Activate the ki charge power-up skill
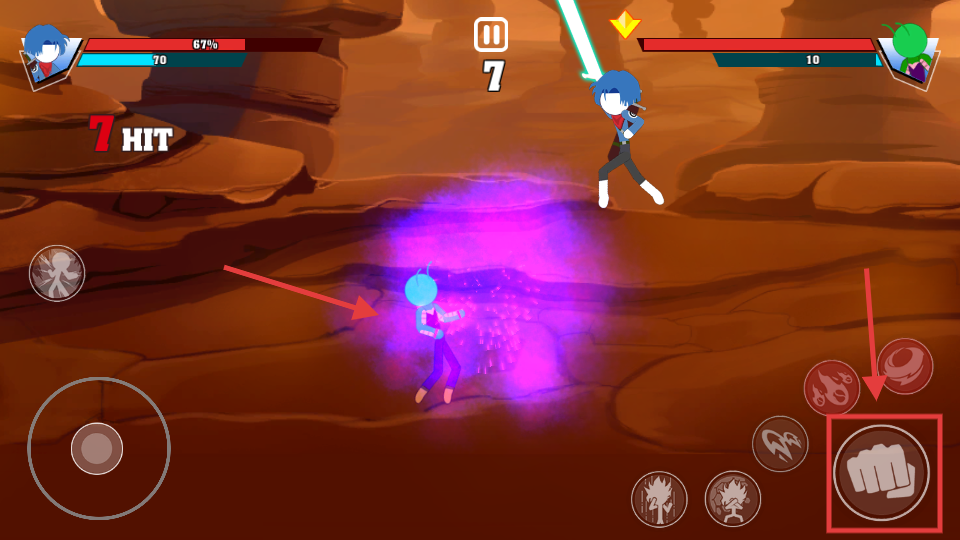Viewport: 960px width, 540px height. pyautogui.click(x=659, y=499)
